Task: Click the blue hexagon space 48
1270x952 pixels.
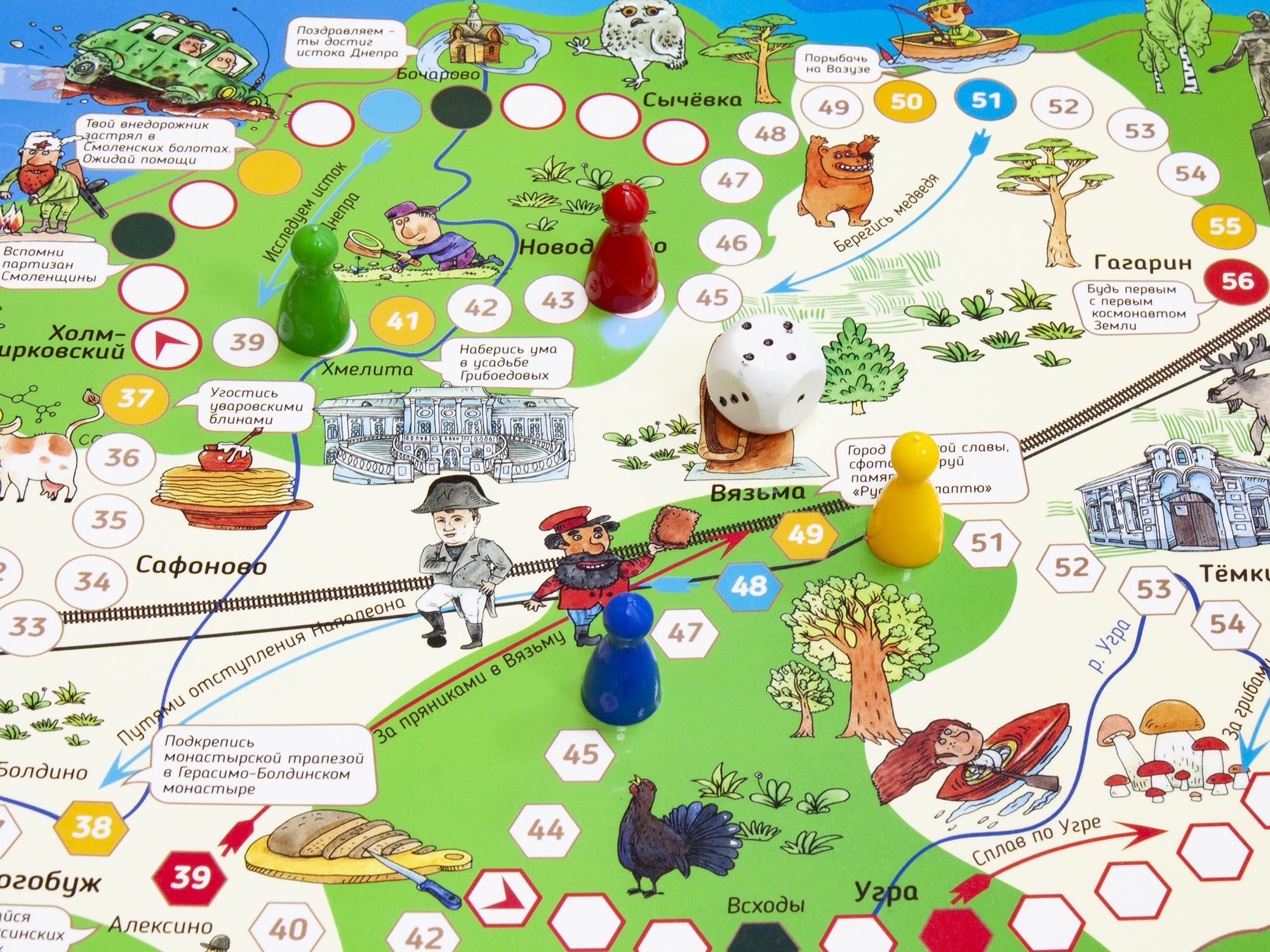Action: click(x=749, y=586)
